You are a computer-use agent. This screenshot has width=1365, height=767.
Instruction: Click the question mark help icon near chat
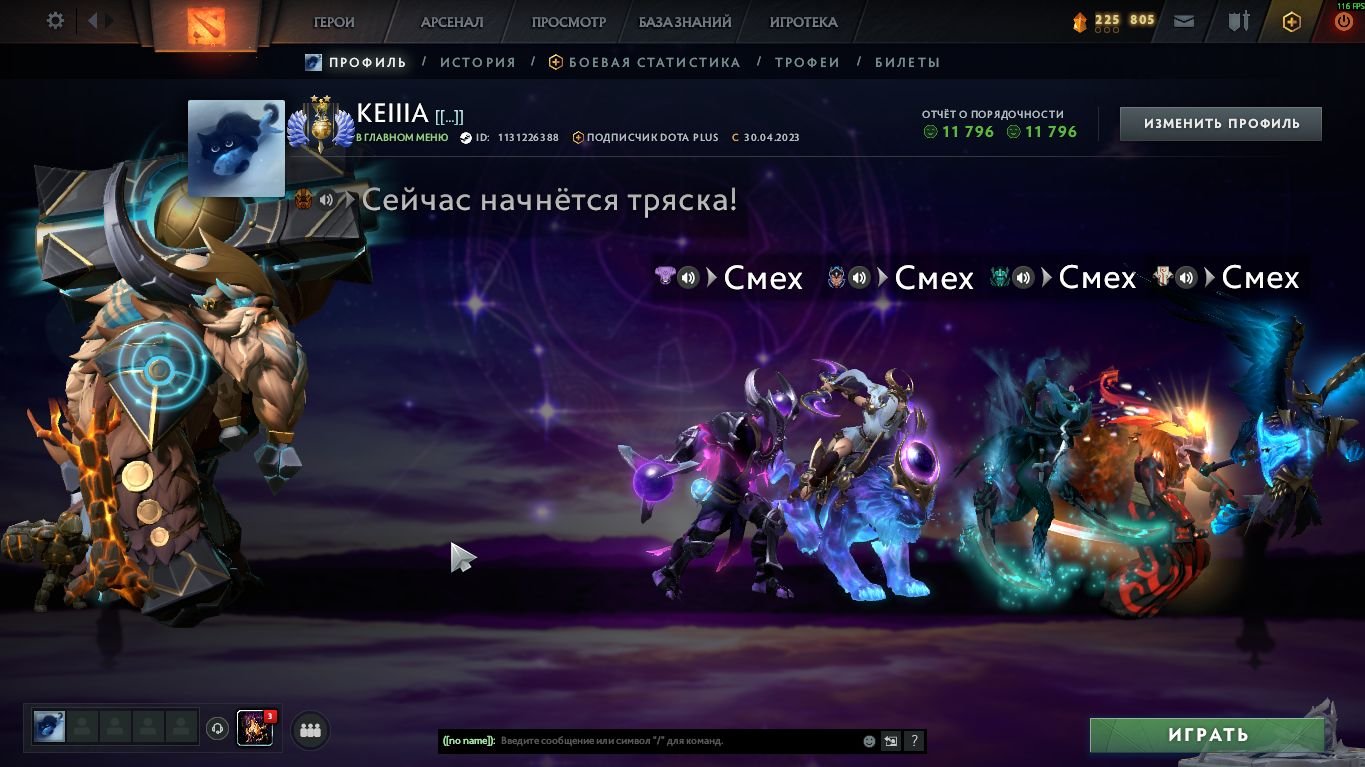tap(912, 741)
